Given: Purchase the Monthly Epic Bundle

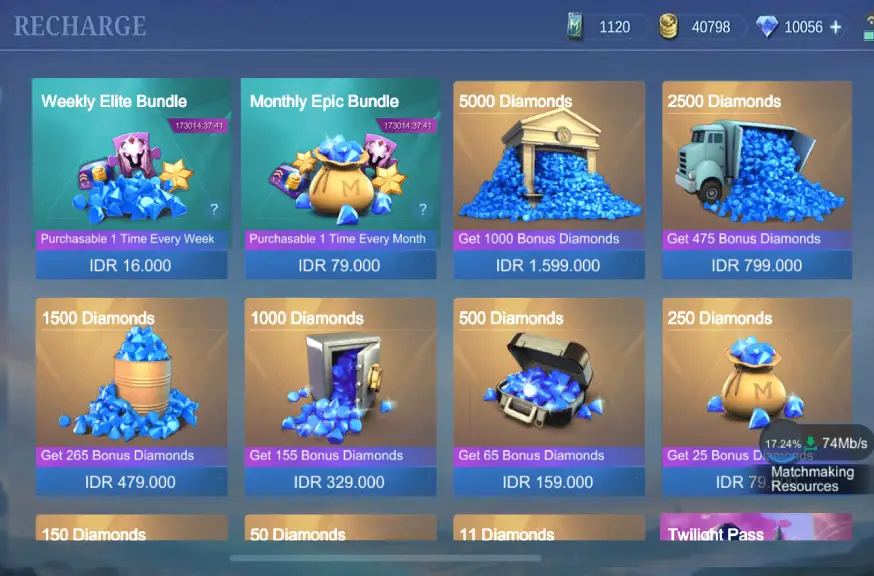Looking at the screenshot, I should point(339,265).
